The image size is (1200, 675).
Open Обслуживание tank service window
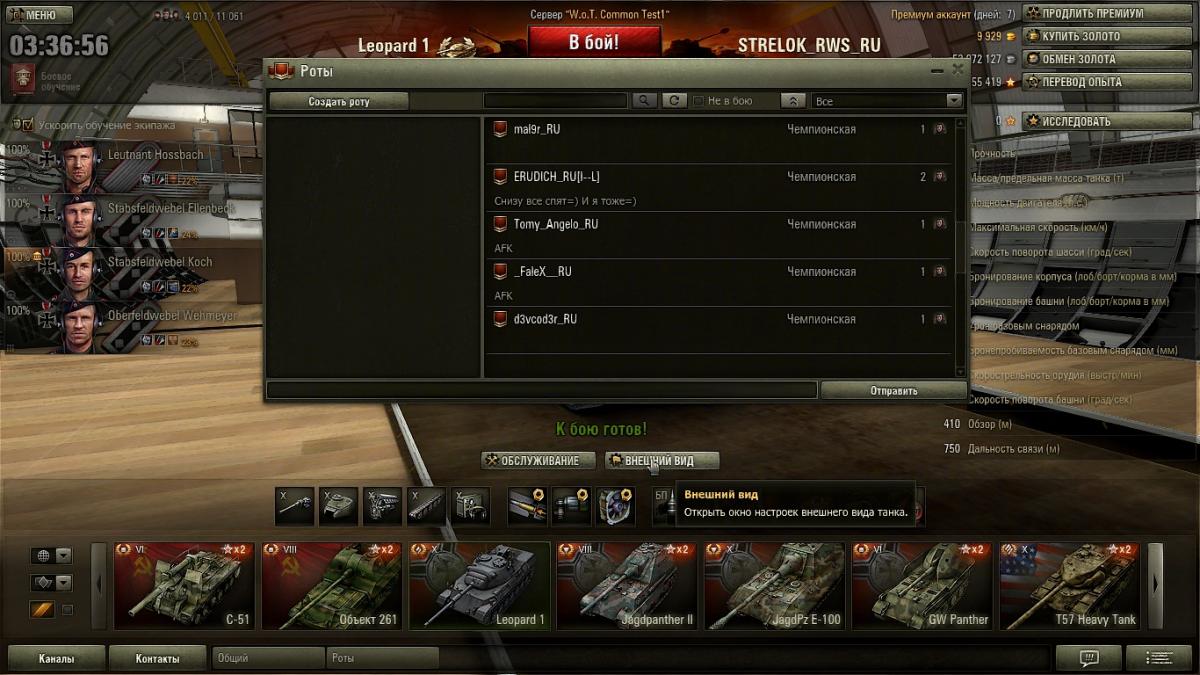coord(532,461)
